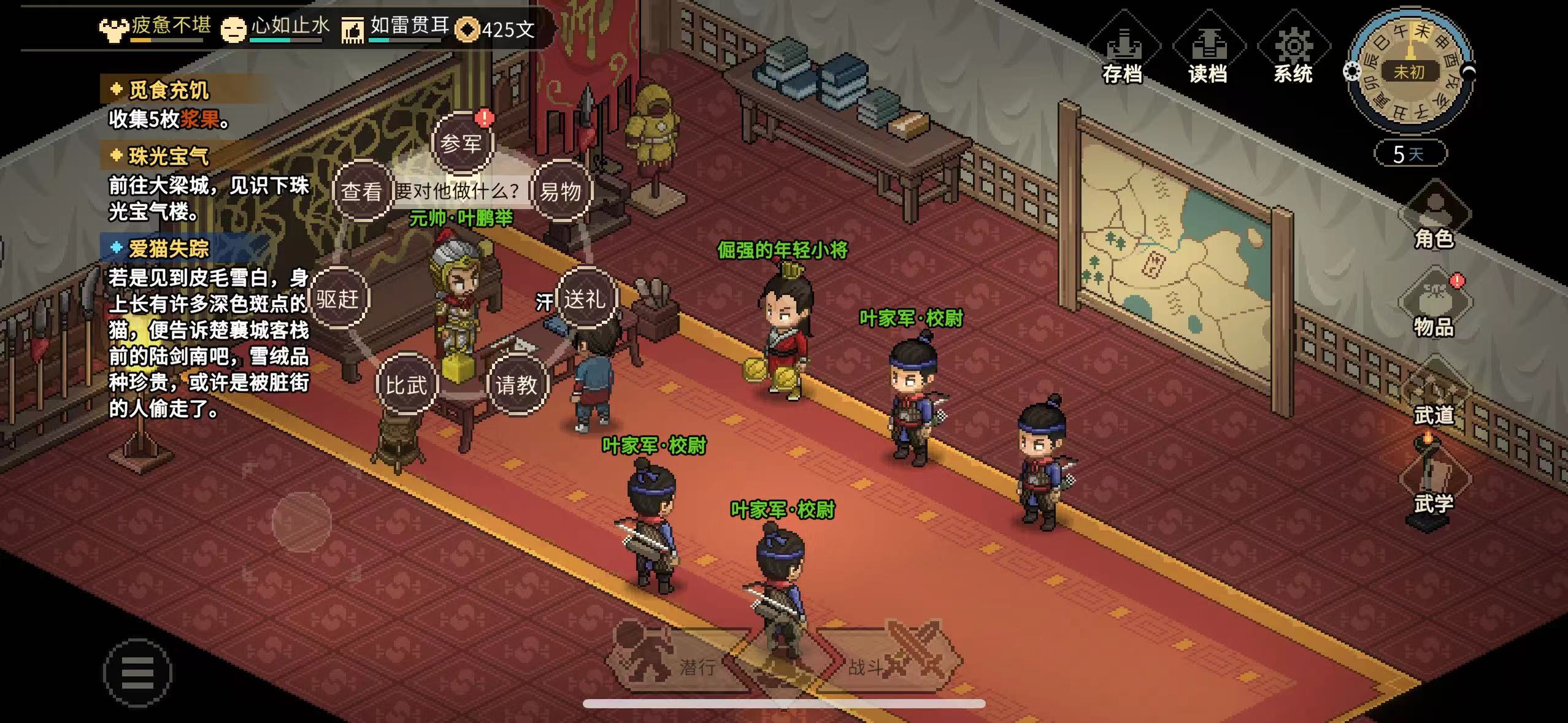Open the 系统 system settings

(1293, 56)
